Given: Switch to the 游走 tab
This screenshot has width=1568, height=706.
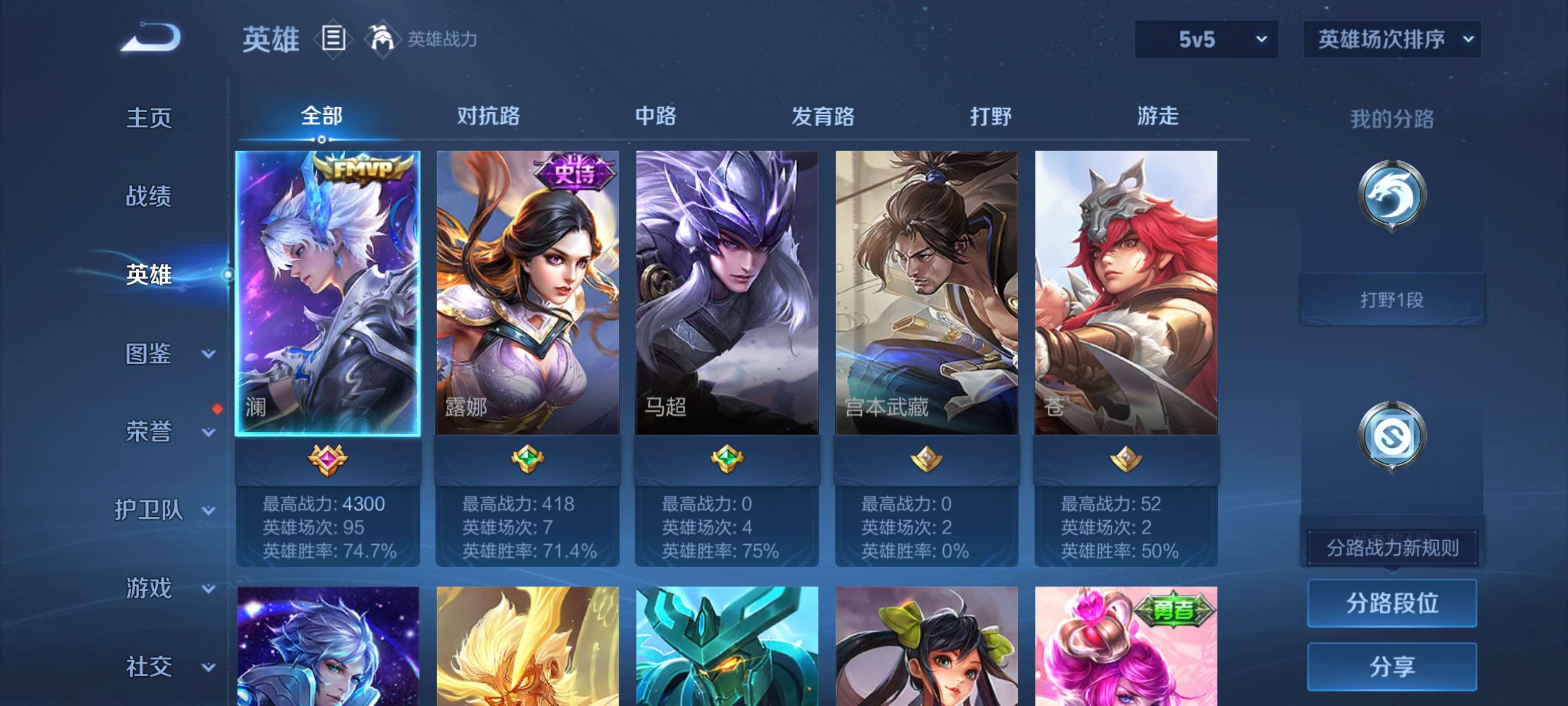Looking at the screenshot, I should [1158, 117].
